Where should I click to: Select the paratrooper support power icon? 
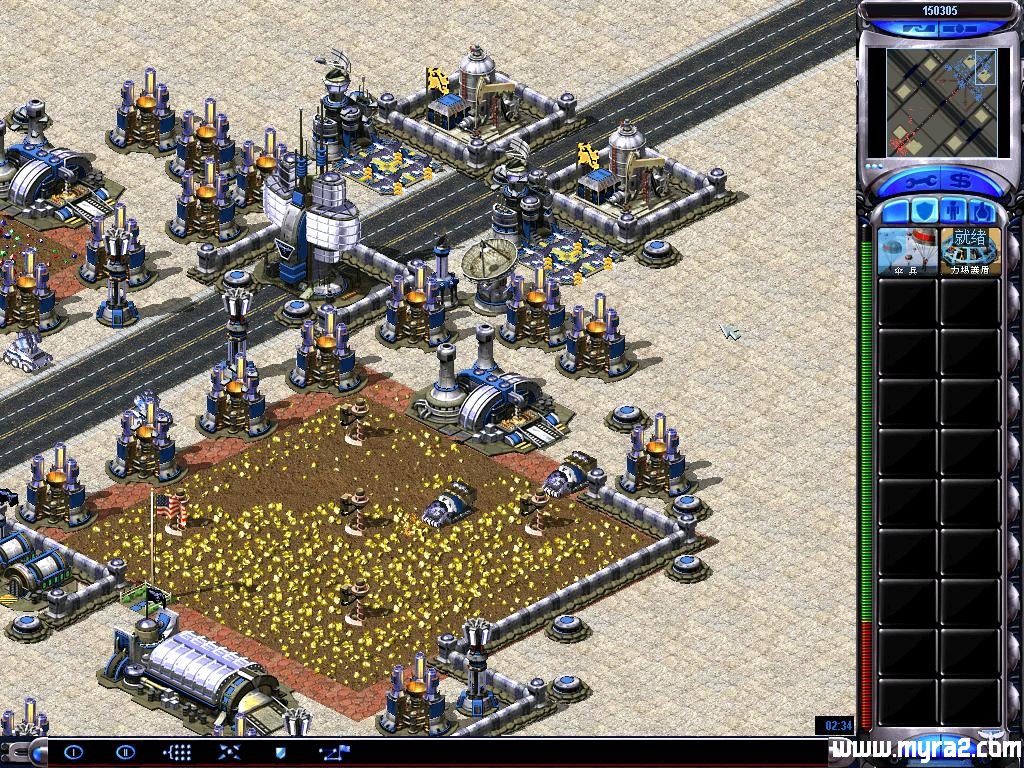(x=908, y=251)
